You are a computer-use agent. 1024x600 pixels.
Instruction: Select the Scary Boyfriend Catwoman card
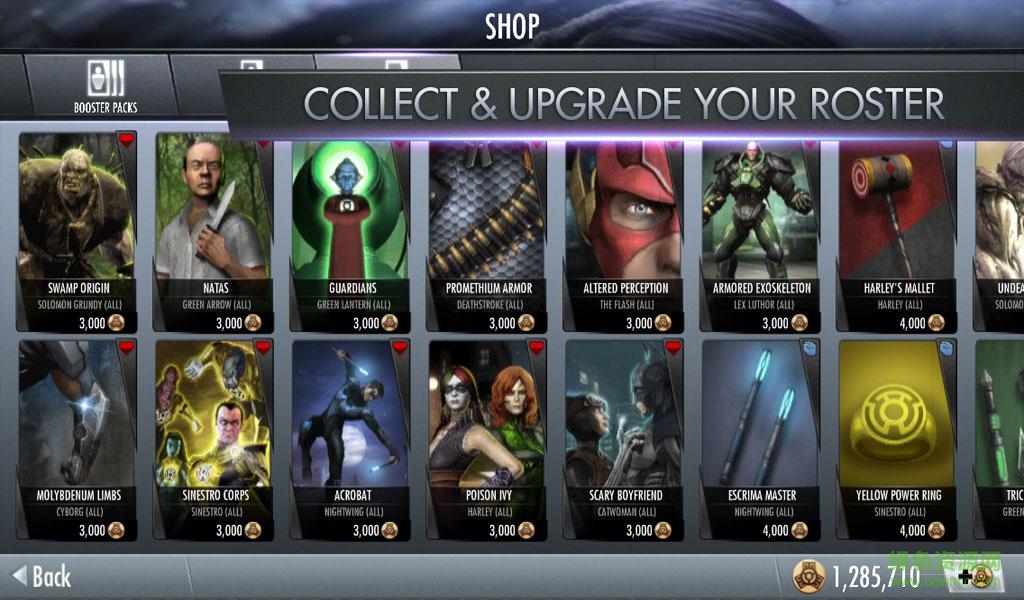coord(624,440)
